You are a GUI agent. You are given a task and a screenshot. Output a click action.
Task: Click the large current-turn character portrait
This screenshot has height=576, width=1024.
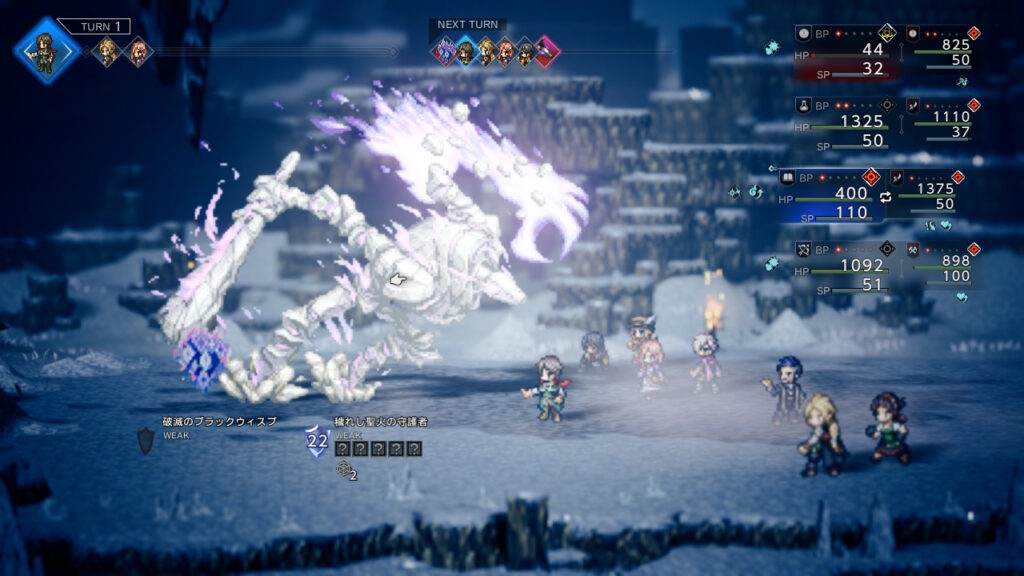click(45, 49)
